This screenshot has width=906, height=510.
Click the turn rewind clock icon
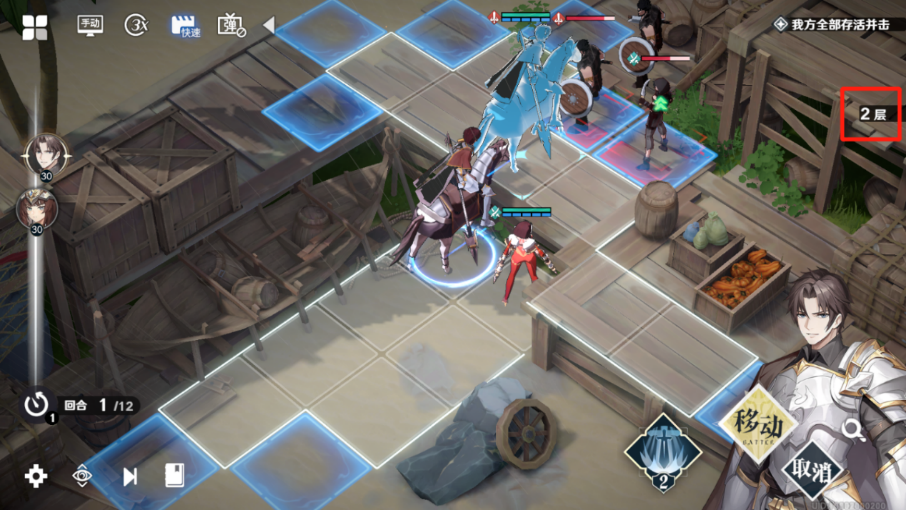coord(37,405)
